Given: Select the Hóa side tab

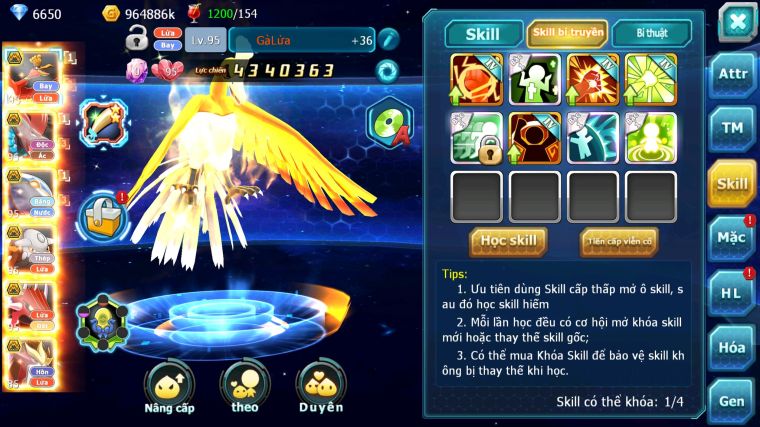Looking at the screenshot, I should [x=732, y=347].
